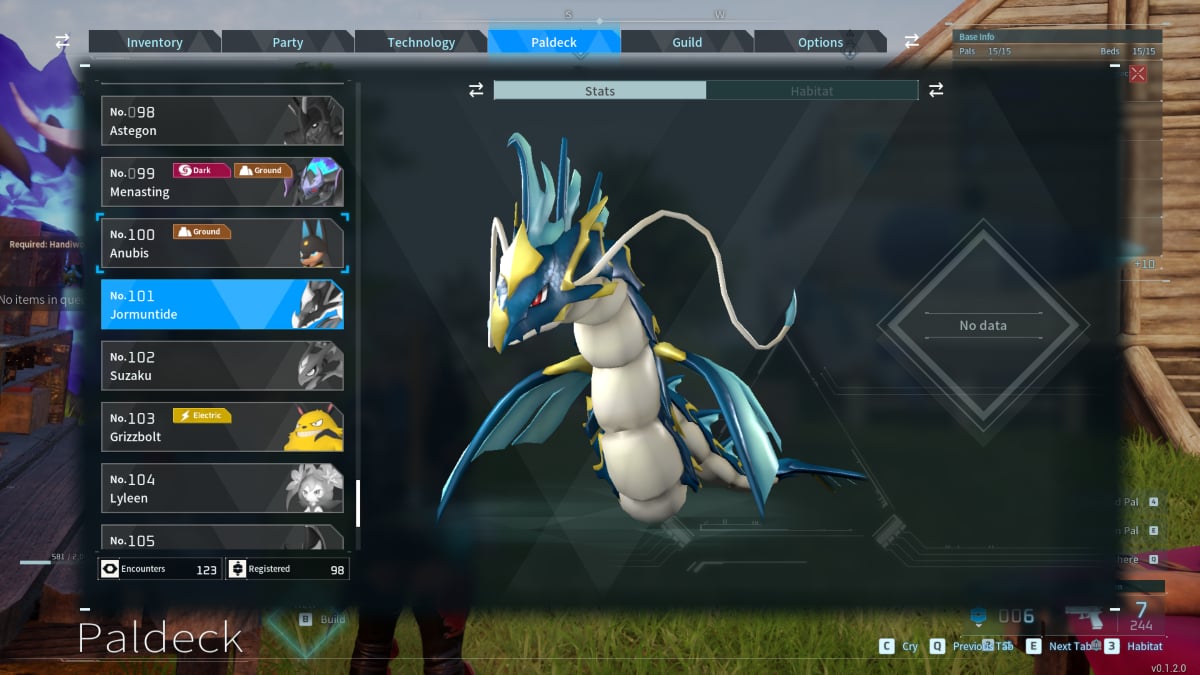This screenshot has width=1200, height=675.
Task: Open the Technology tab
Action: pos(421,42)
